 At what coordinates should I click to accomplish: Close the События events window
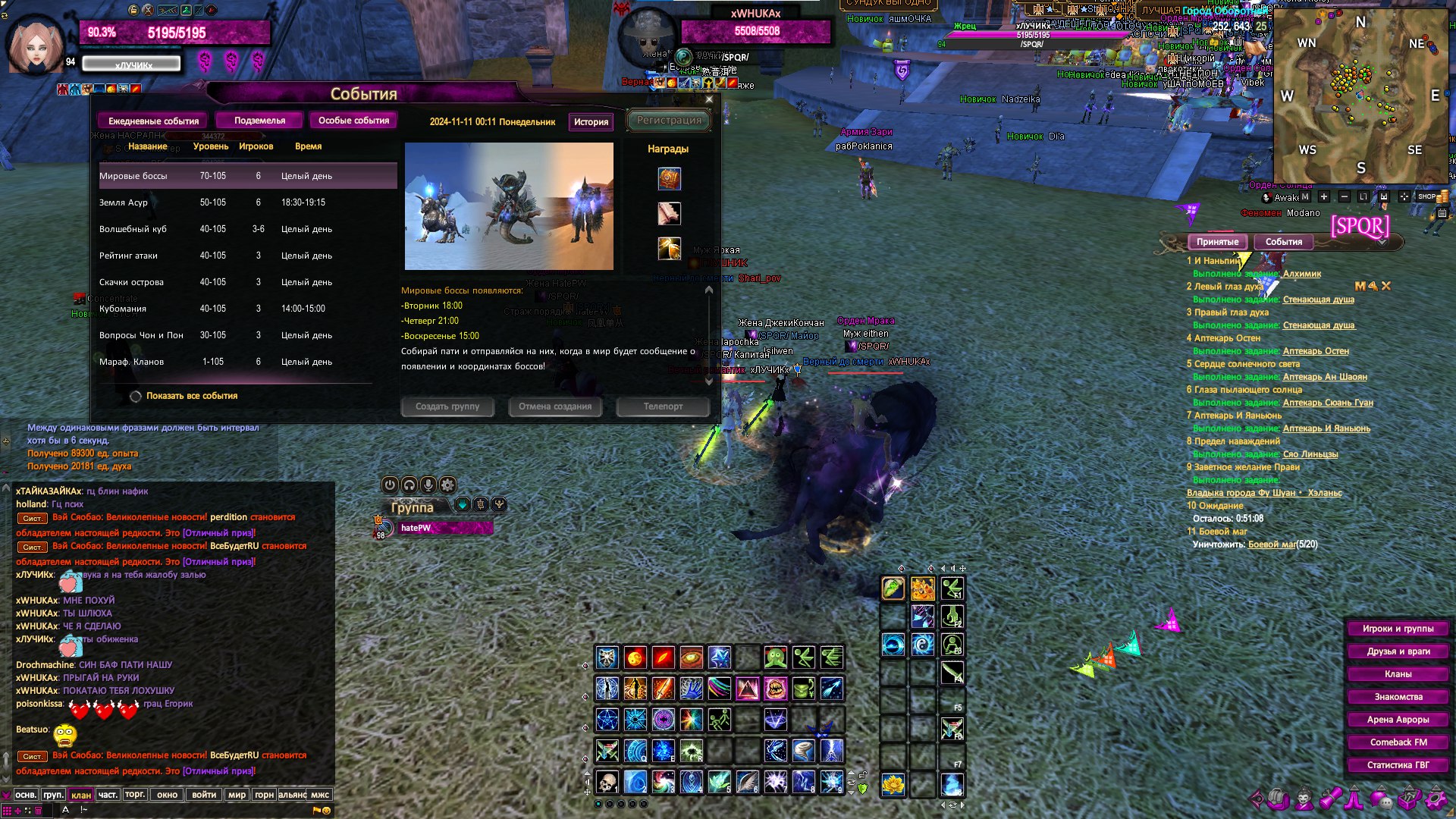709,99
